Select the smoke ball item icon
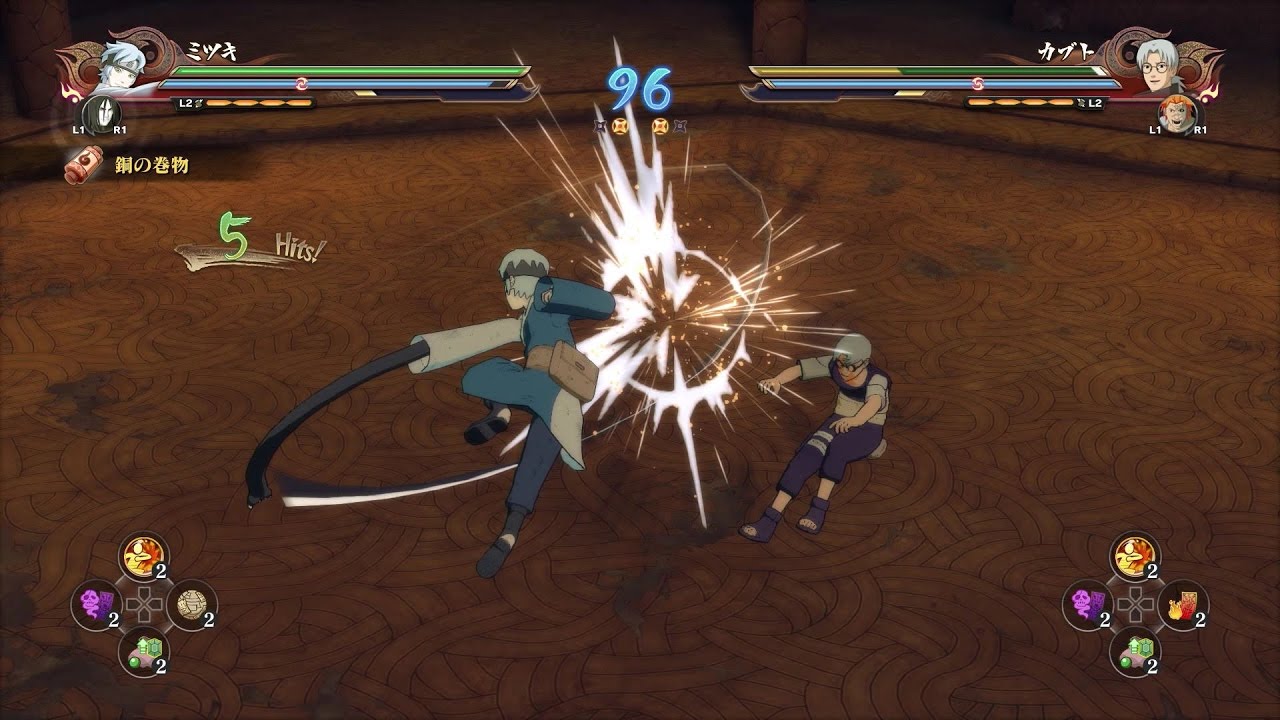This screenshot has width=1280, height=720. pyautogui.click(x=193, y=603)
